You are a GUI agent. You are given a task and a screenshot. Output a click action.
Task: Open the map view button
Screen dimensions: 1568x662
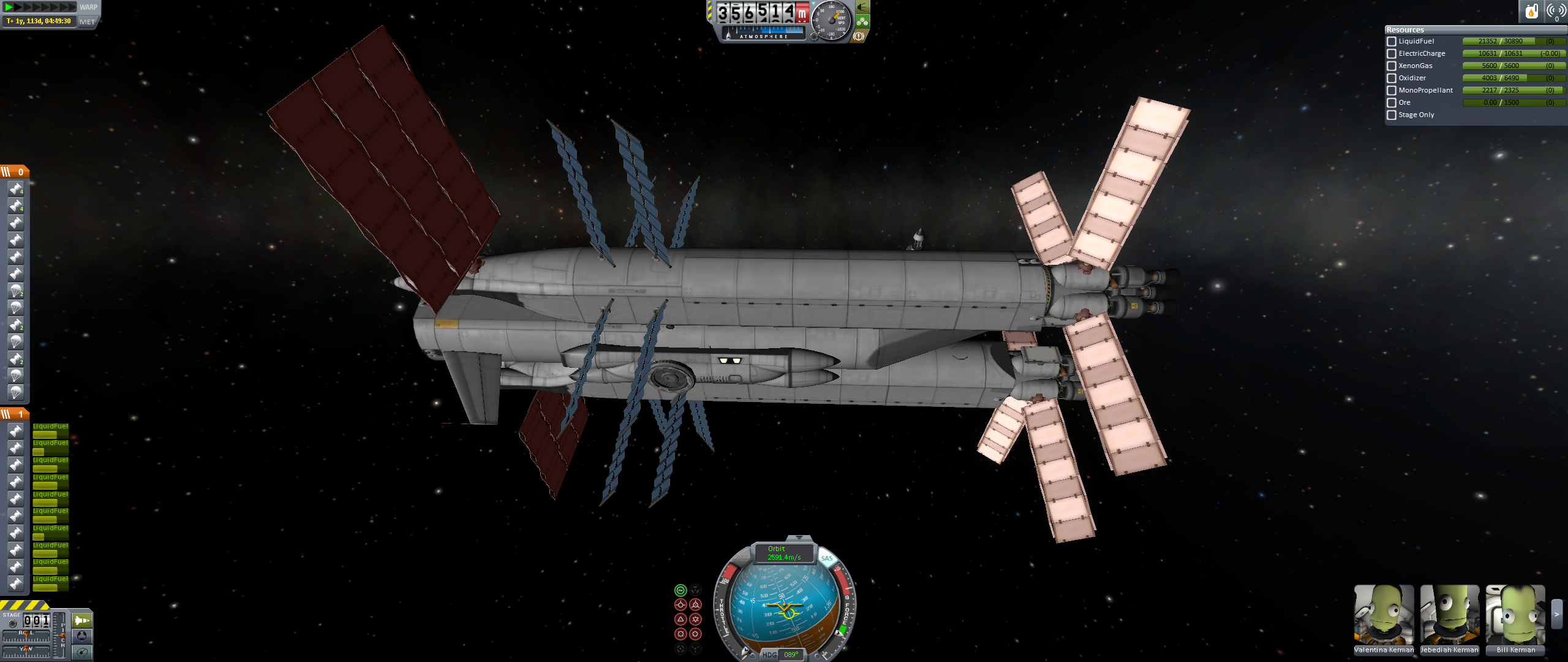pyautogui.click(x=81, y=652)
